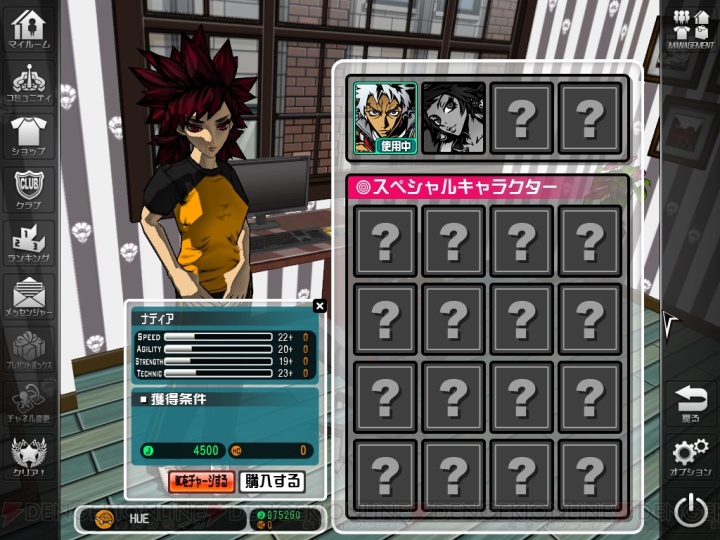720x540 pixels.
Task: Click the power button to quit
Action: pos(690,511)
